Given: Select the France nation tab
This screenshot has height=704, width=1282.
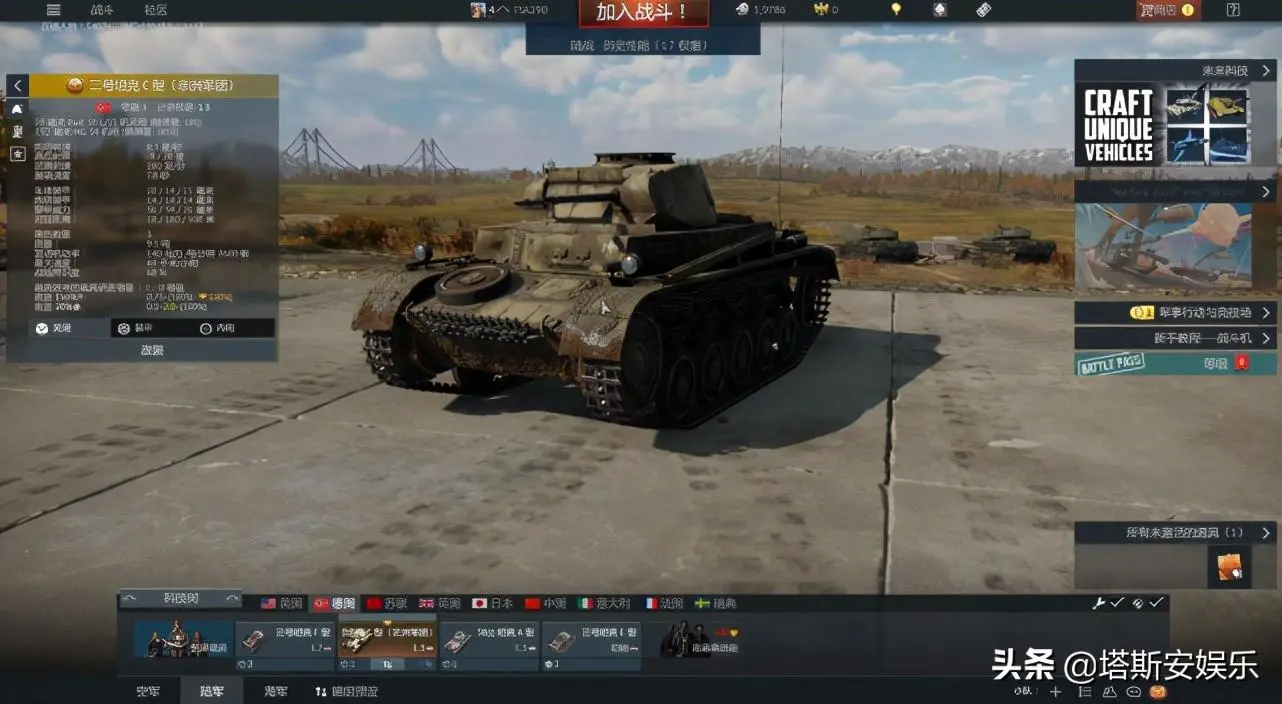Looking at the screenshot, I should 664,603.
